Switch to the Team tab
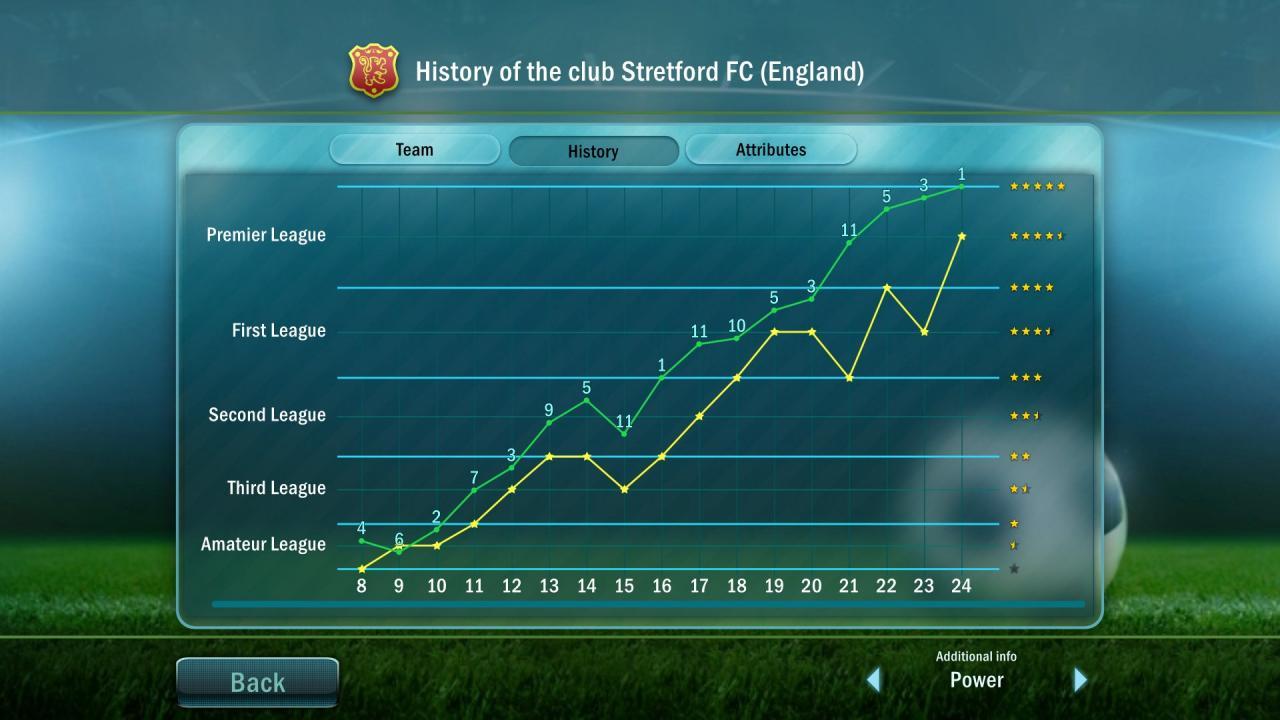1280x720 pixels. click(414, 149)
